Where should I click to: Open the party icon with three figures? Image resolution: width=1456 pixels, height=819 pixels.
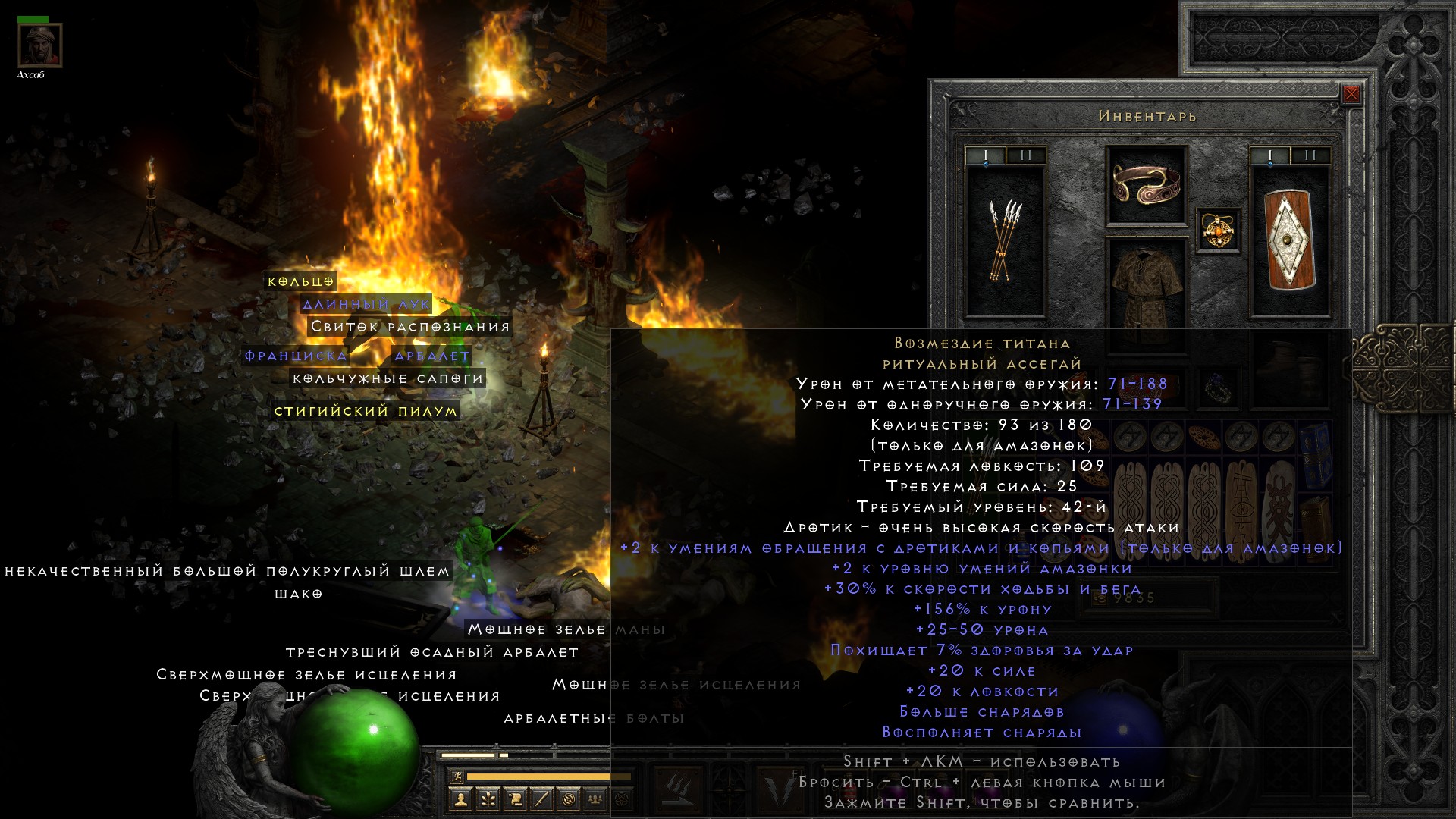pyautogui.click(x=595, y=799)
